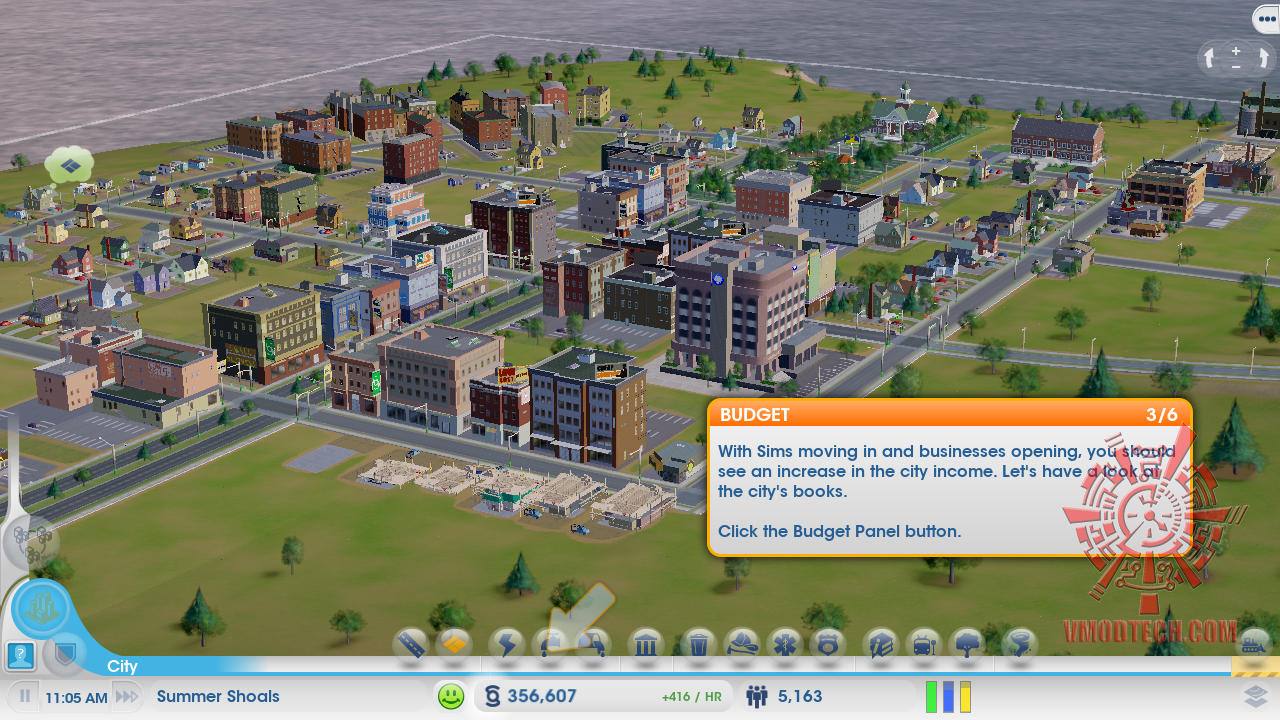Open the Government building menu
The image size is (1280, 720).
coord(646,645)
